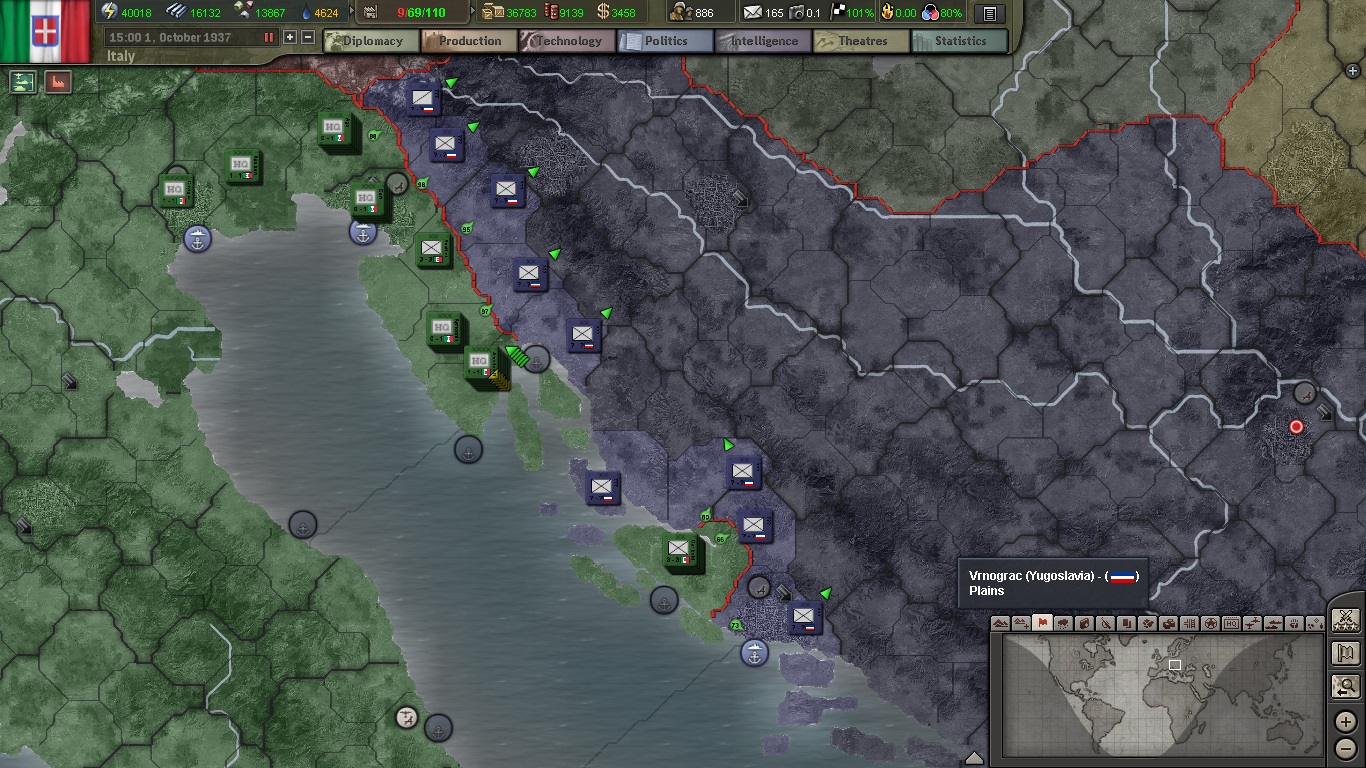Decrease game speed with the minus button
The height and width of the screenshot is (768, 1366).
click(308, 37)
